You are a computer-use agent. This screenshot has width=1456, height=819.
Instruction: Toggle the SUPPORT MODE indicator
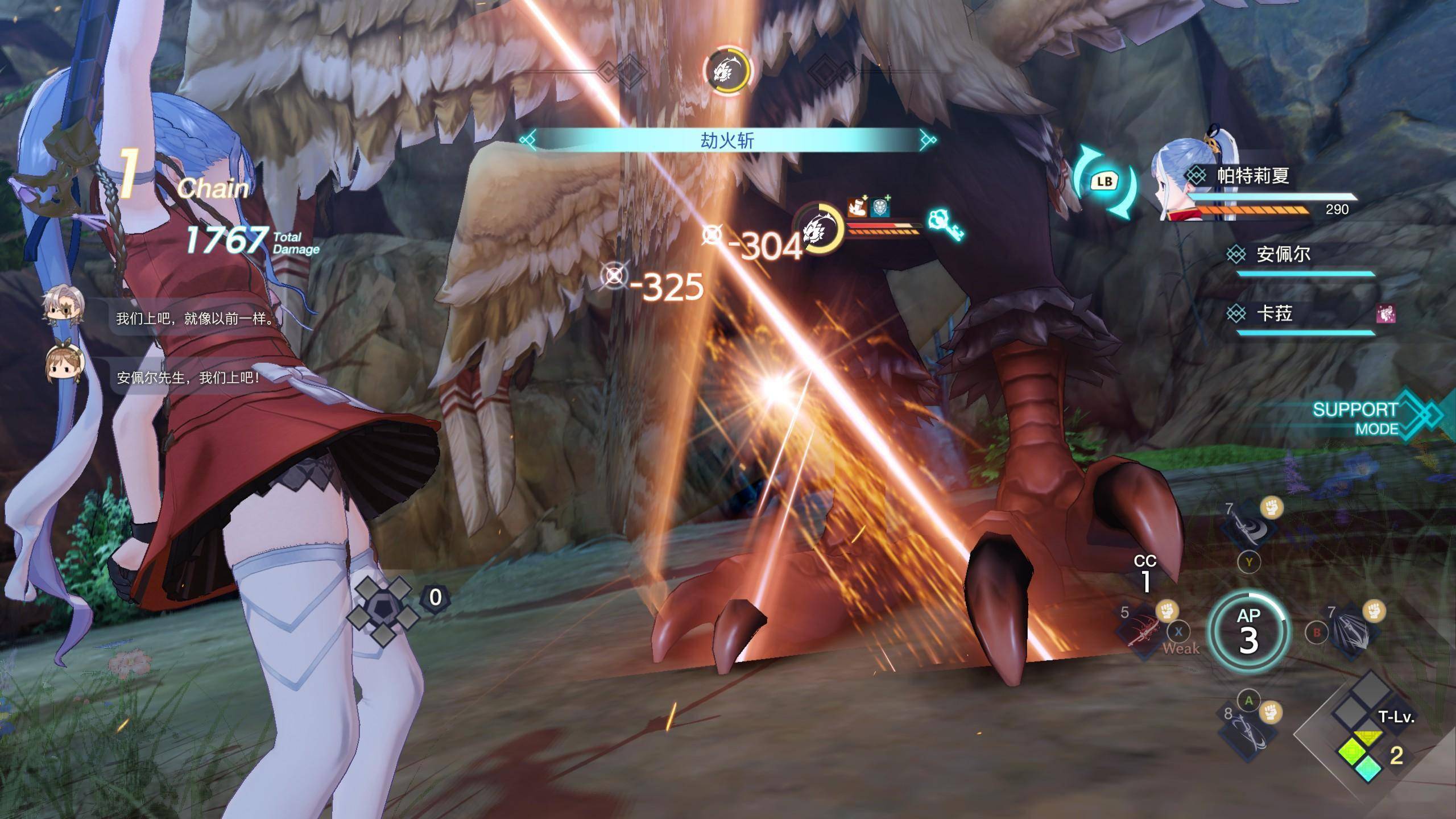(1365, 418)
